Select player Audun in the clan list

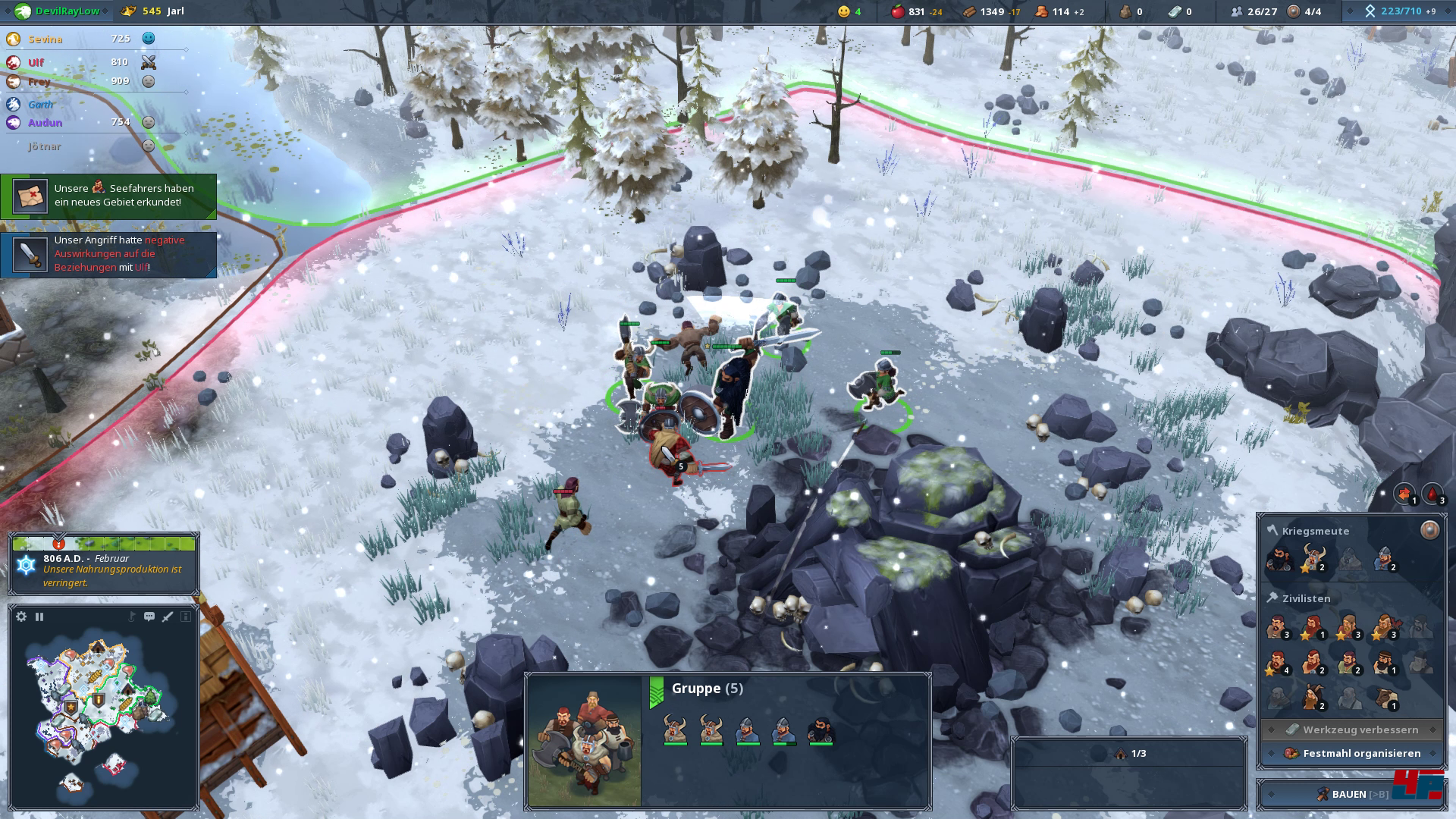[45, 123]
